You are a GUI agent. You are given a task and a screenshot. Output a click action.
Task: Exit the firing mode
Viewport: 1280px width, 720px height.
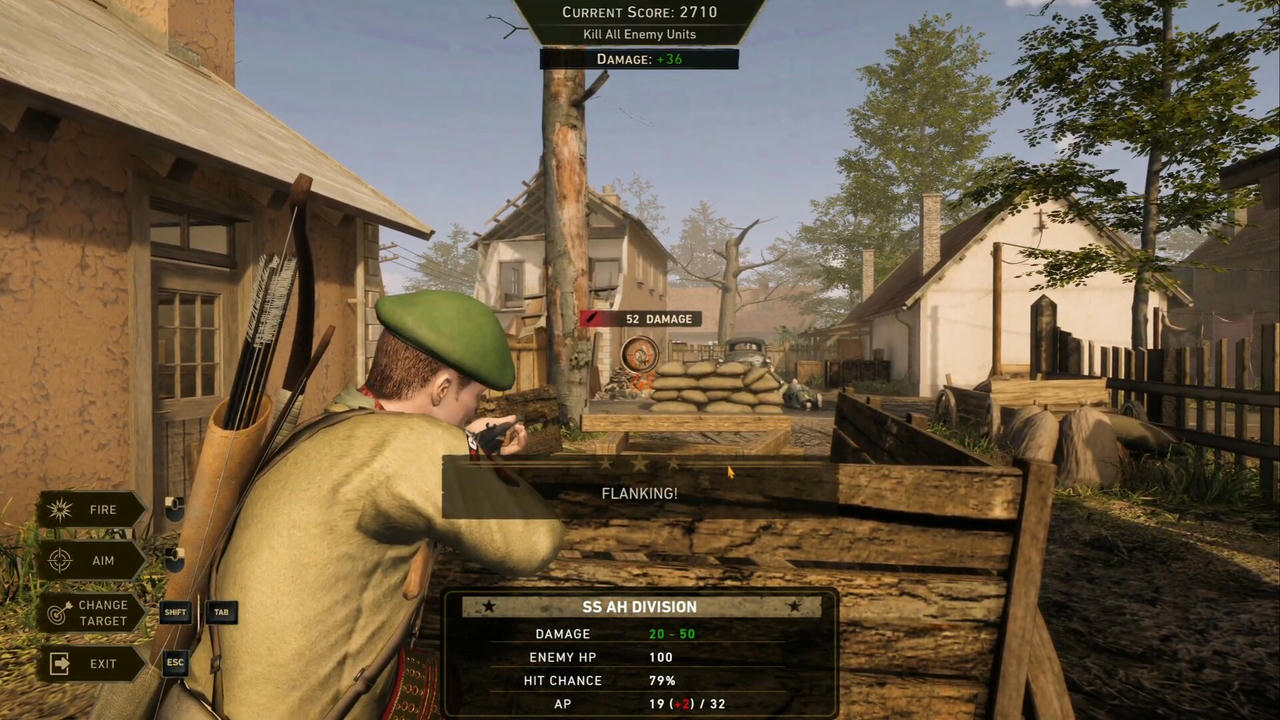tap(91, 664)
